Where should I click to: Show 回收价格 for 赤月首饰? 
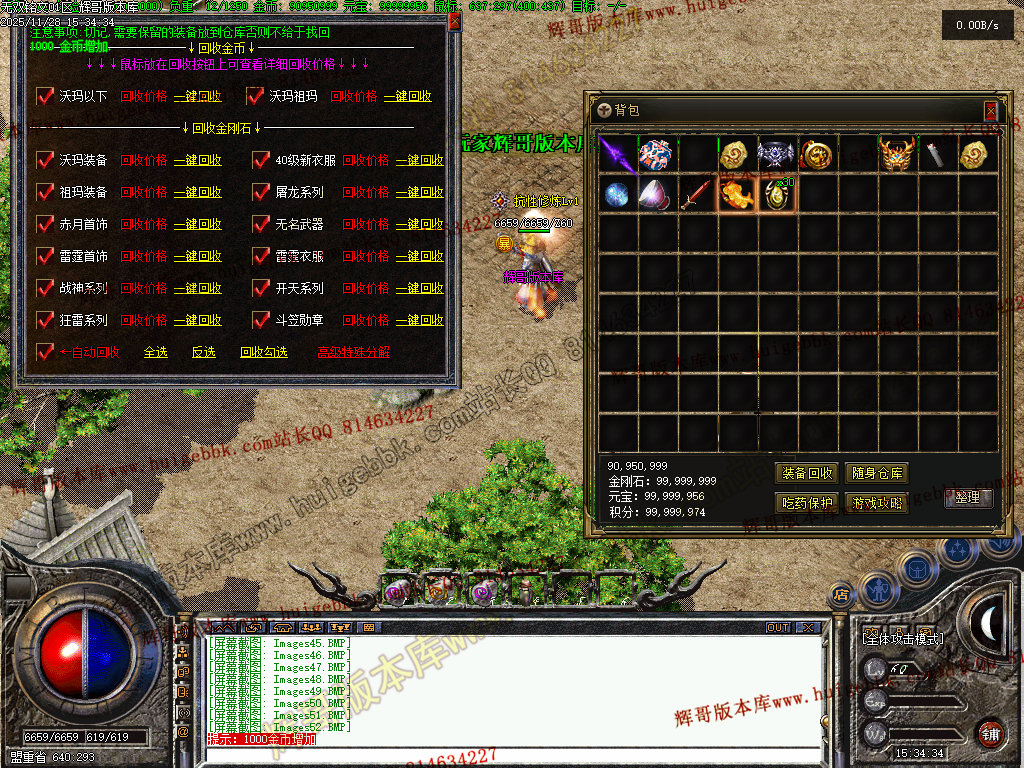[x=144, y=224]
